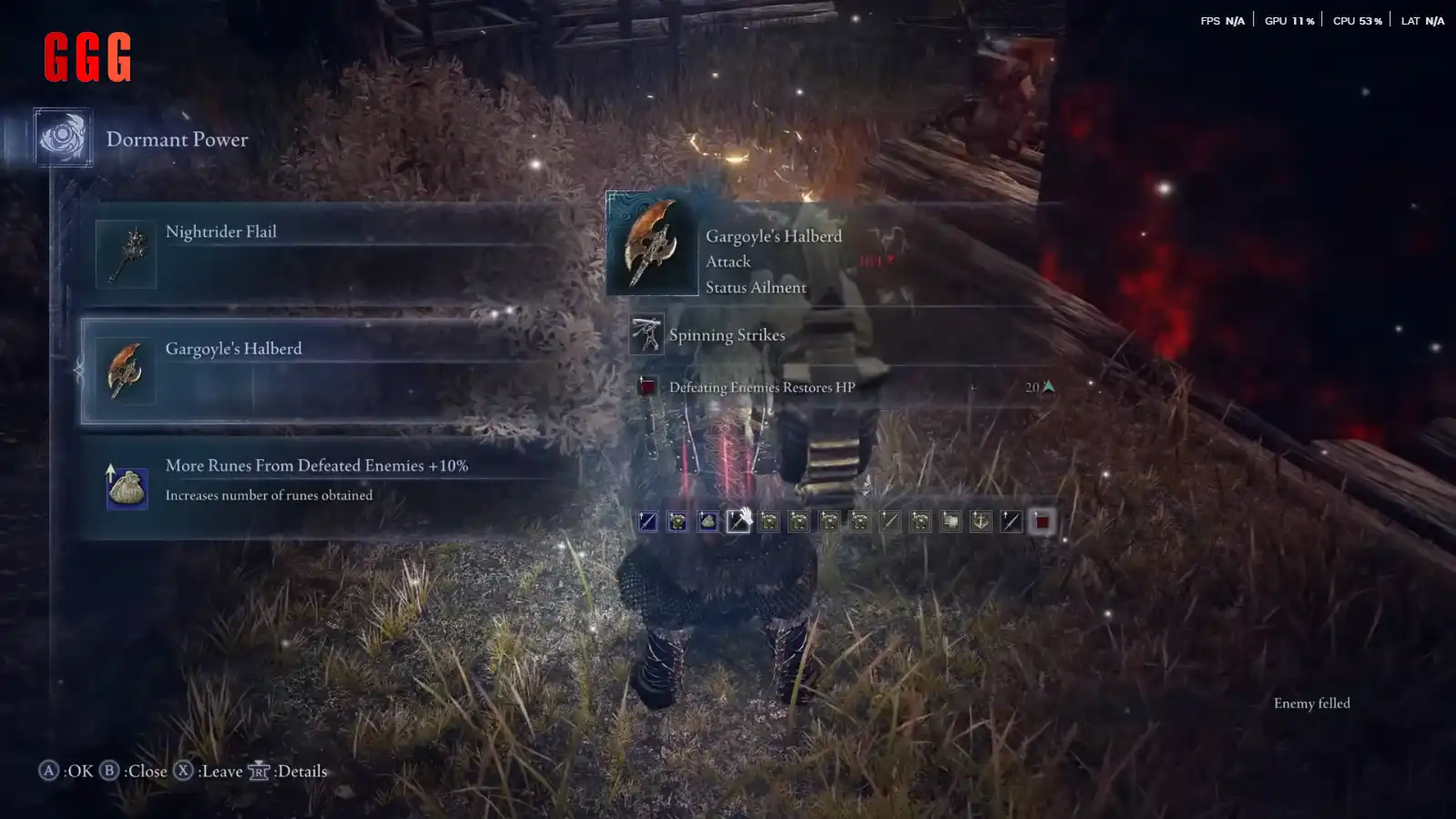Select the Spinning Strikes skill entry
This screenshot has height=819, width=1456.
[726, 335]
